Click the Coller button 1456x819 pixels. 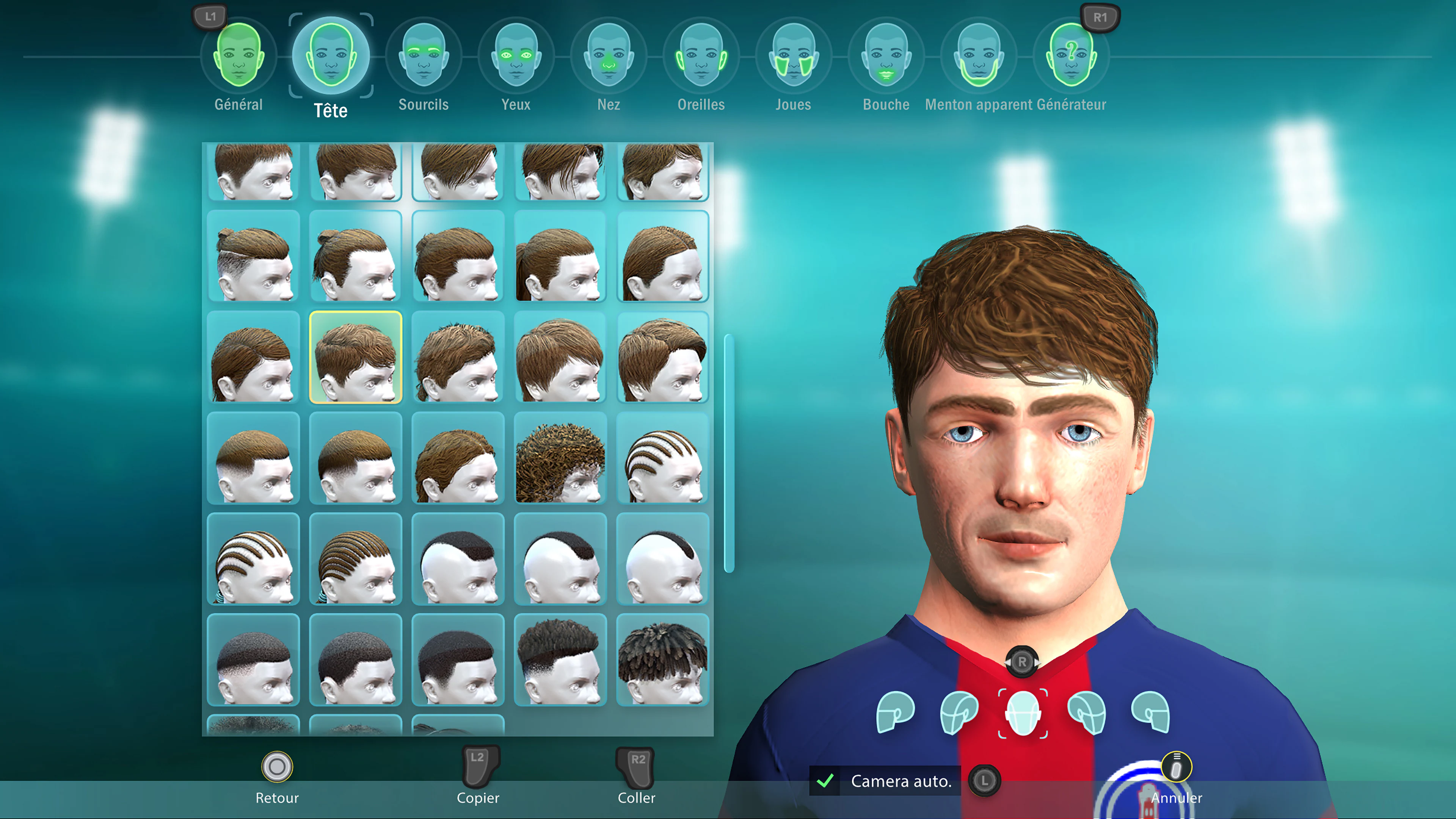pyautogui.click(x=637, y=798)
